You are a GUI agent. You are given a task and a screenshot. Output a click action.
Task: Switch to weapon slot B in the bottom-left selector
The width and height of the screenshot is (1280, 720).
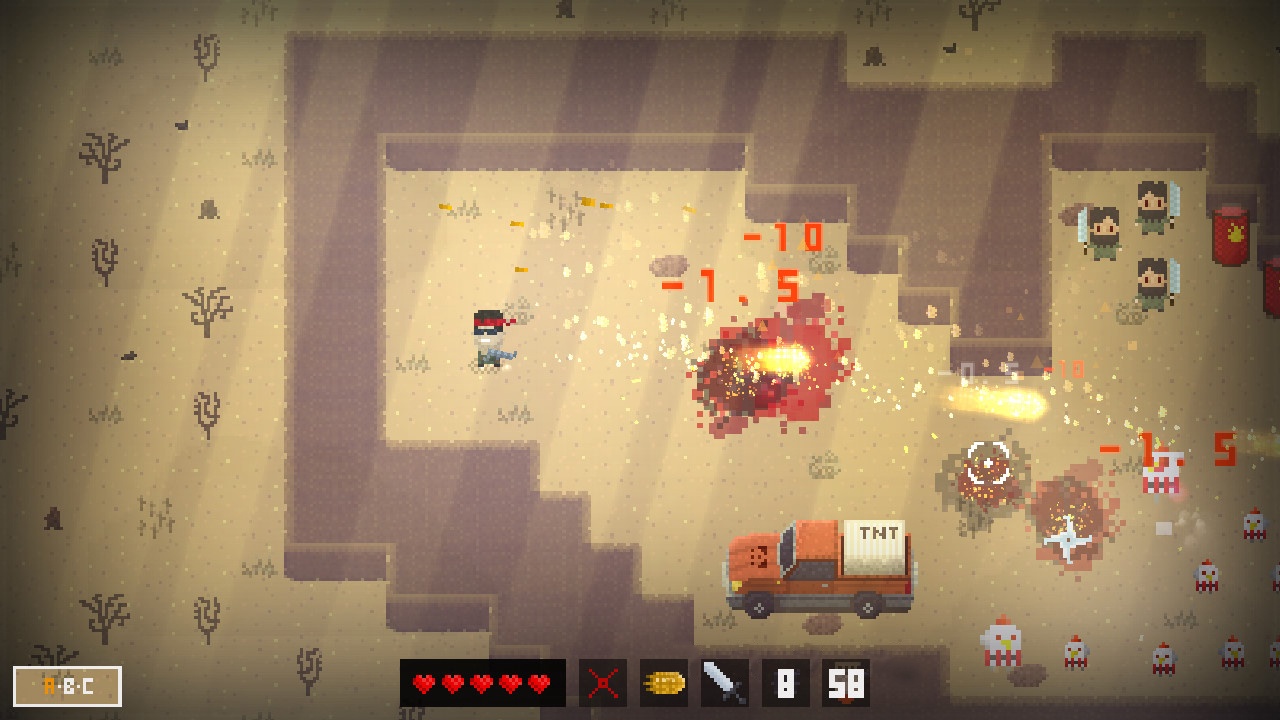click(69, 686)
